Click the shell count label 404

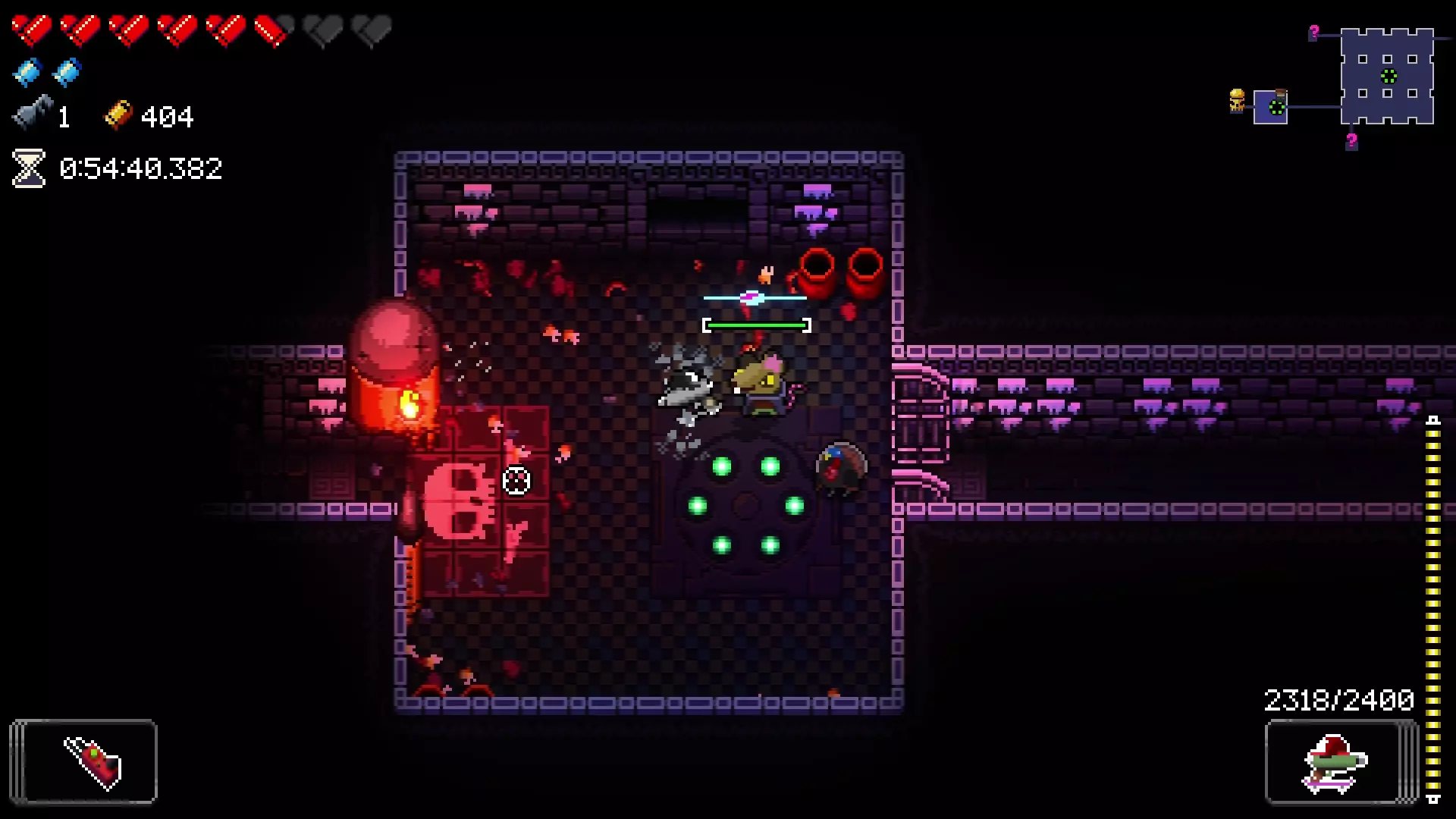[168, 115]
